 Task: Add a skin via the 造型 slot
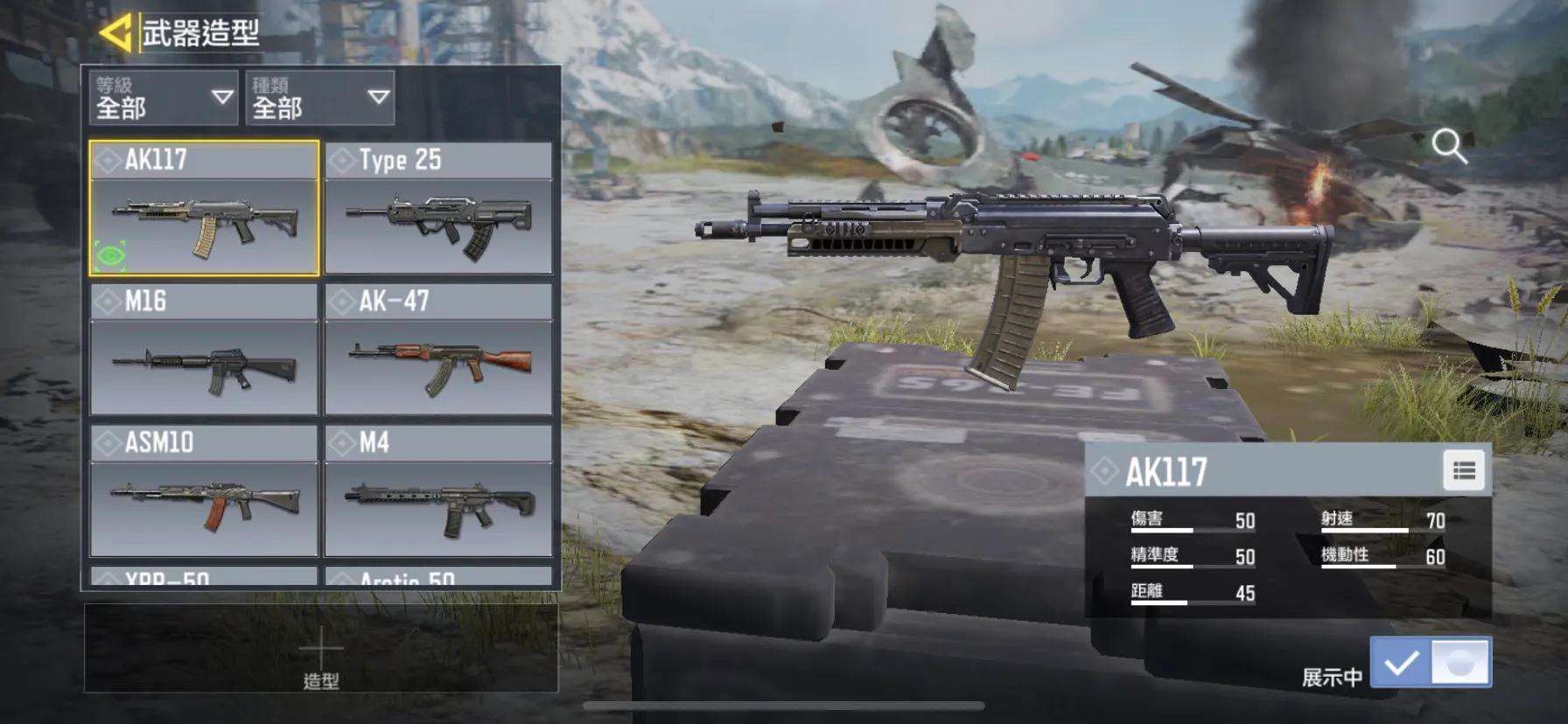coord(321,650)
